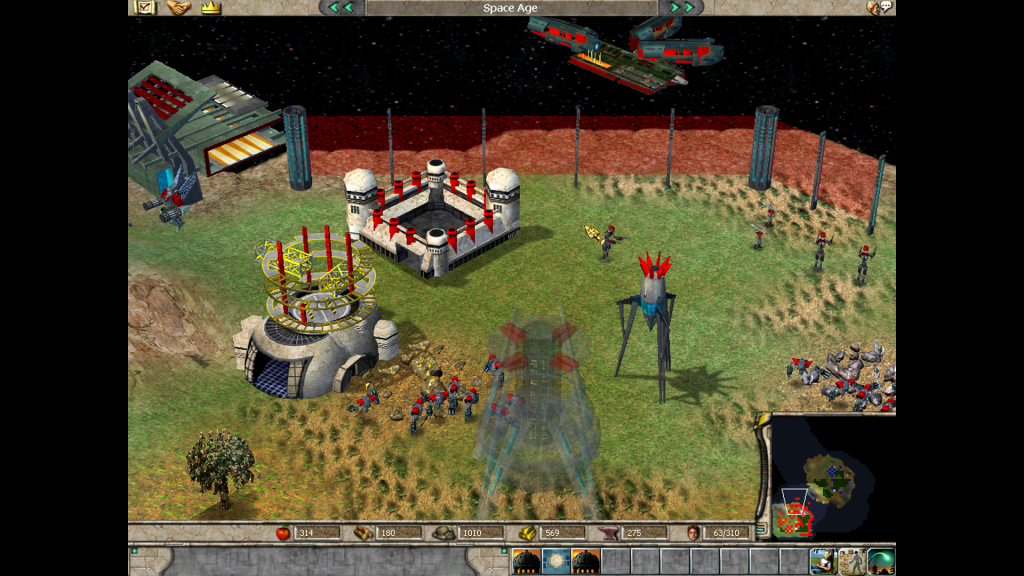Select the idle citizen portrait button

click(x=823, y=561)
